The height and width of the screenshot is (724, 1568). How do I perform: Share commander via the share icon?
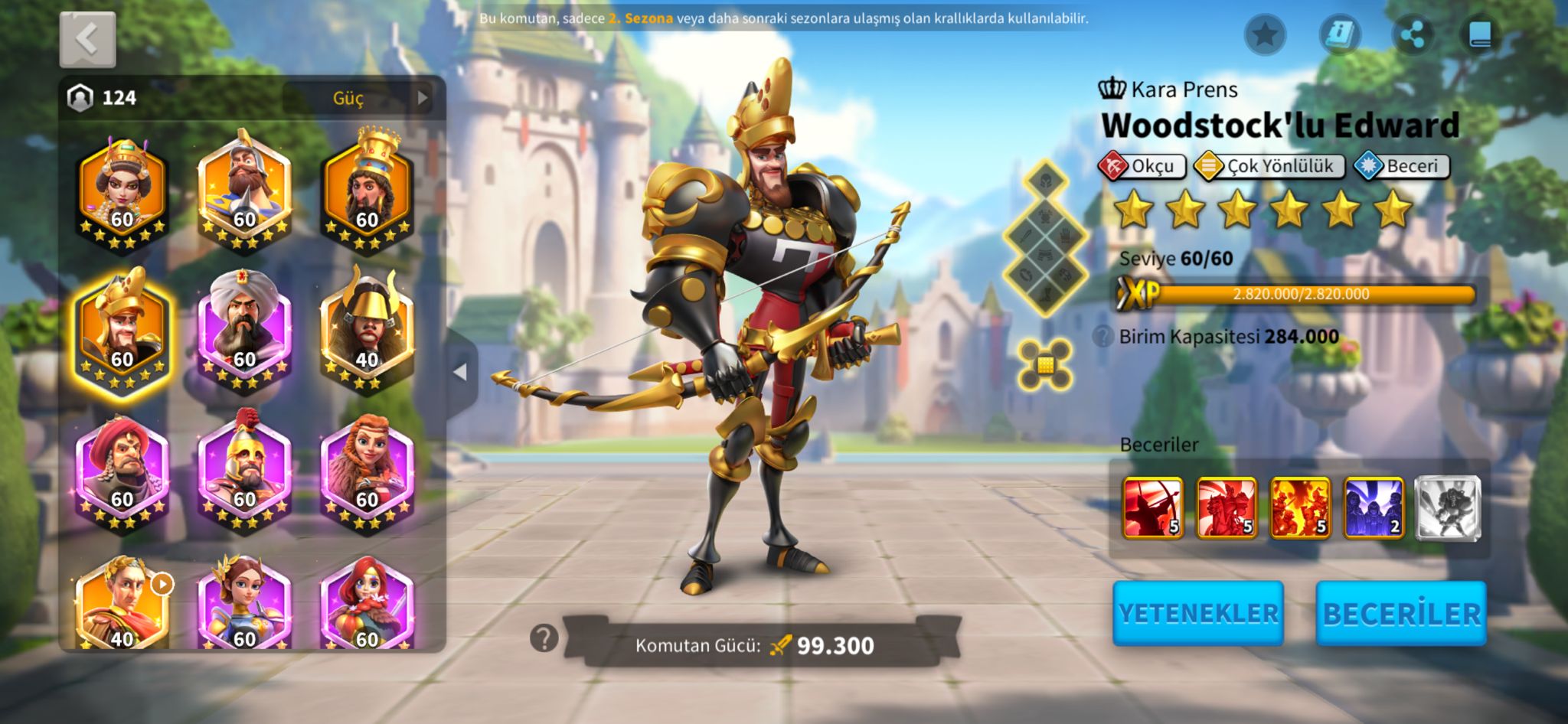pos(1412,34)
